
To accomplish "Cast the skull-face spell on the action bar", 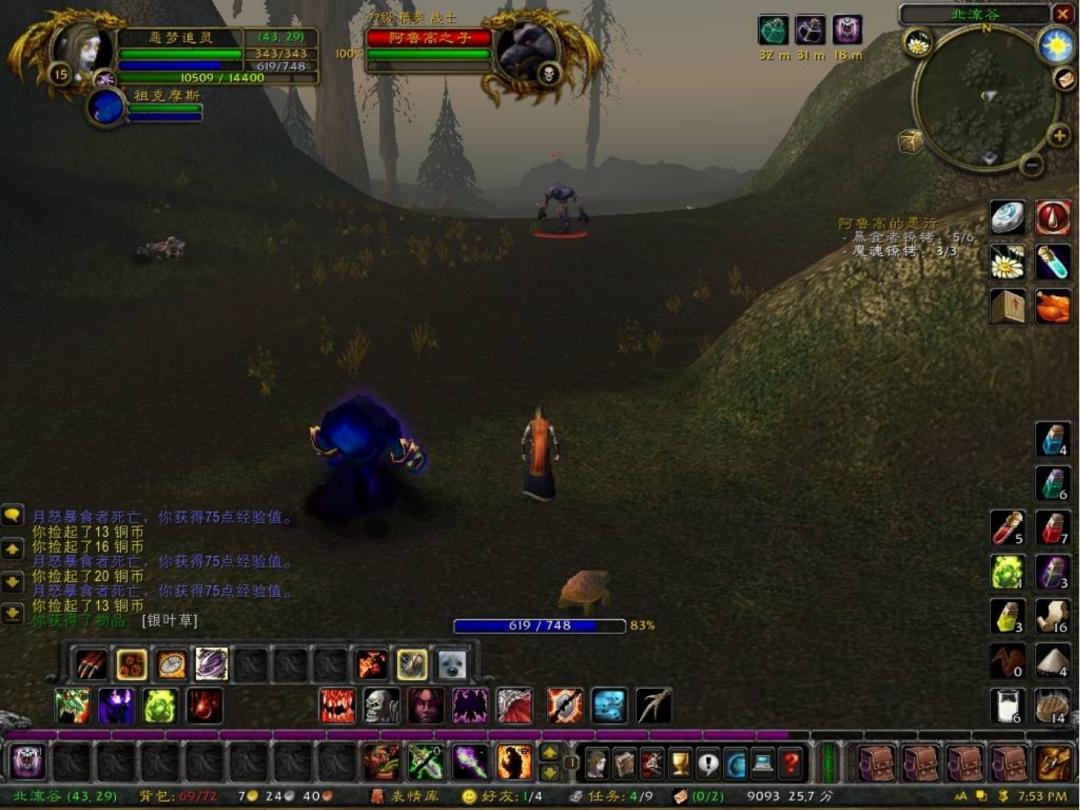I will pyautogui.click(x=381, y=706).
